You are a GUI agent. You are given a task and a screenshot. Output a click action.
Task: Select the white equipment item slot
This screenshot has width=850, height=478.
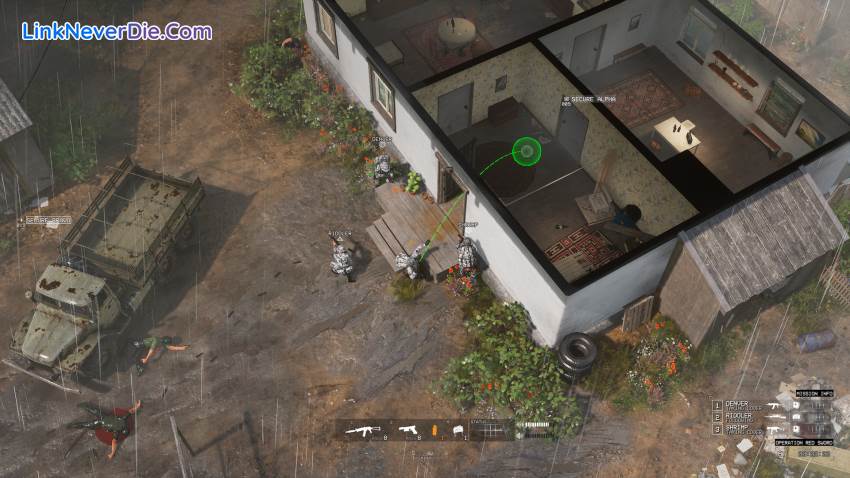click(x=458, y=430)
